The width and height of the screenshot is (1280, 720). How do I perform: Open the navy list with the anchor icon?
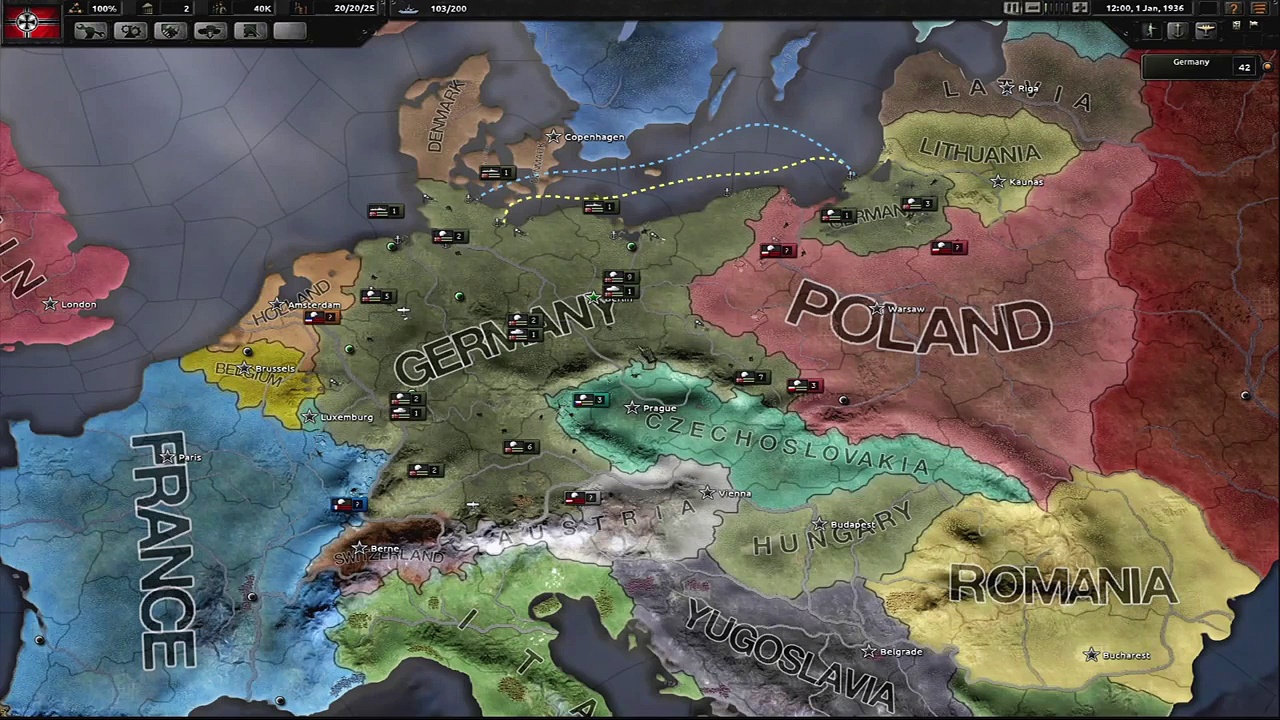point(1178,31)
